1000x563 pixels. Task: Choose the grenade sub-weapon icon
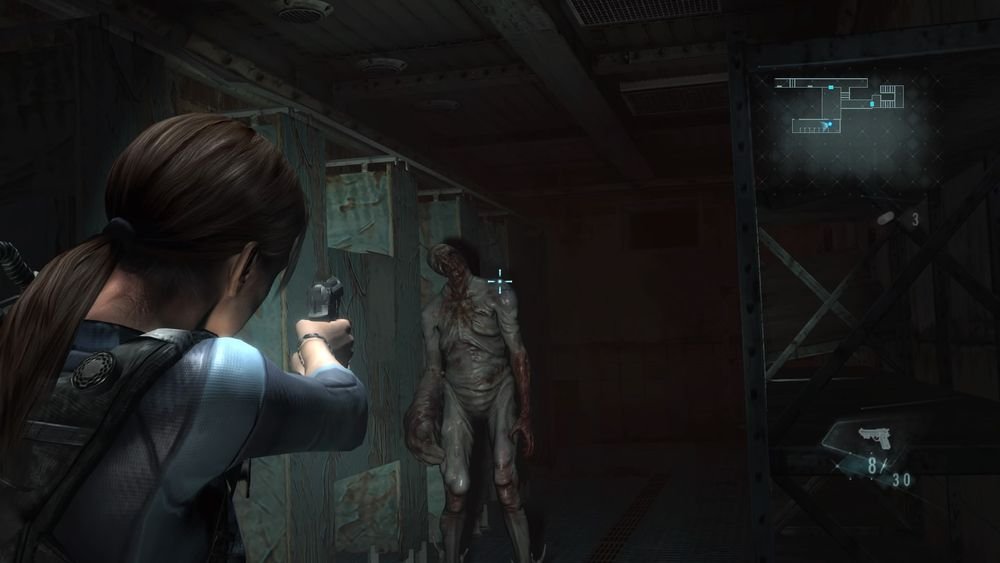tap(888, 217)
